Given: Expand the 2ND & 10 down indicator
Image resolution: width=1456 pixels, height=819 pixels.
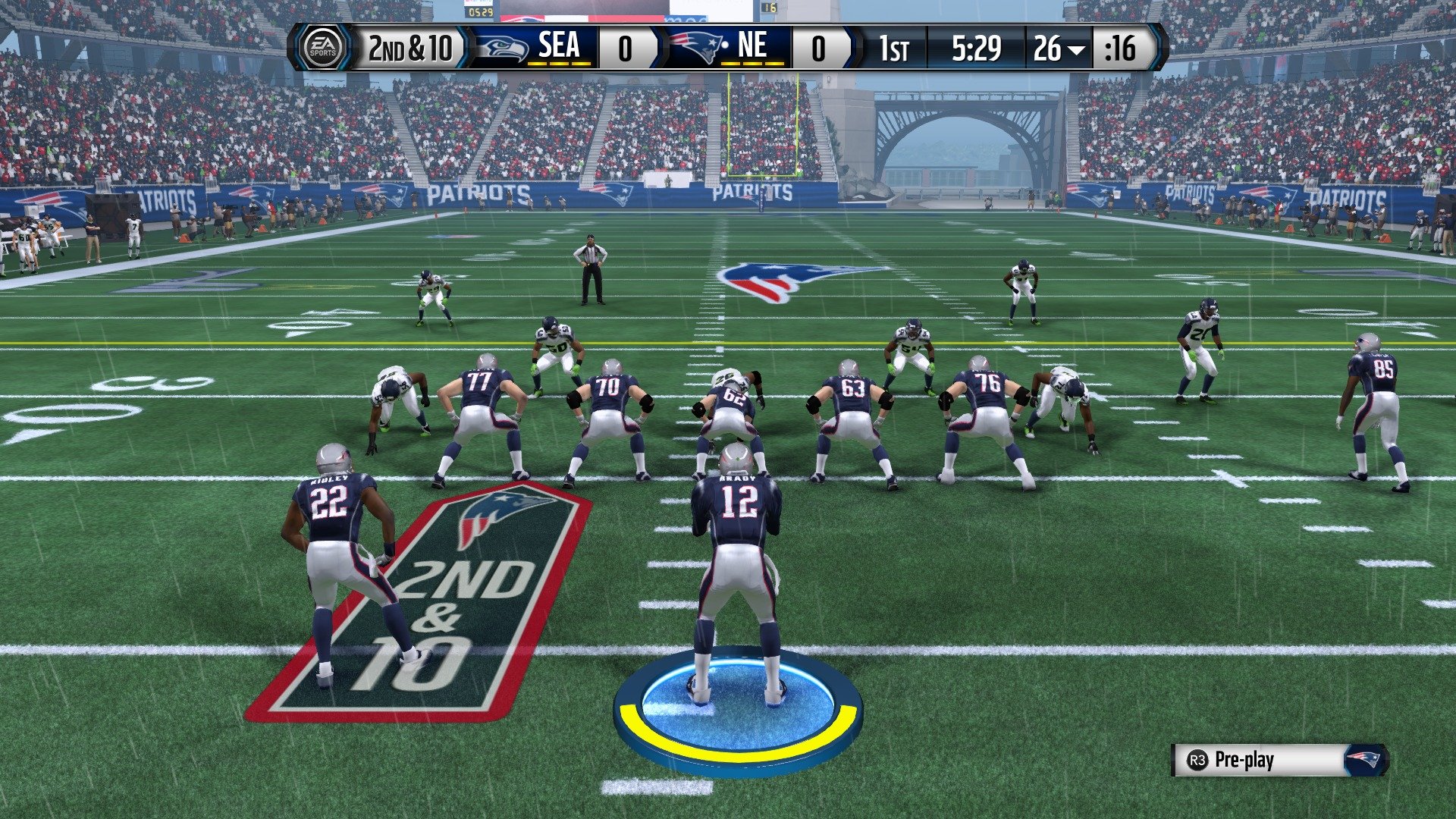Looking at the screenshot, I should tap(409, 48).
